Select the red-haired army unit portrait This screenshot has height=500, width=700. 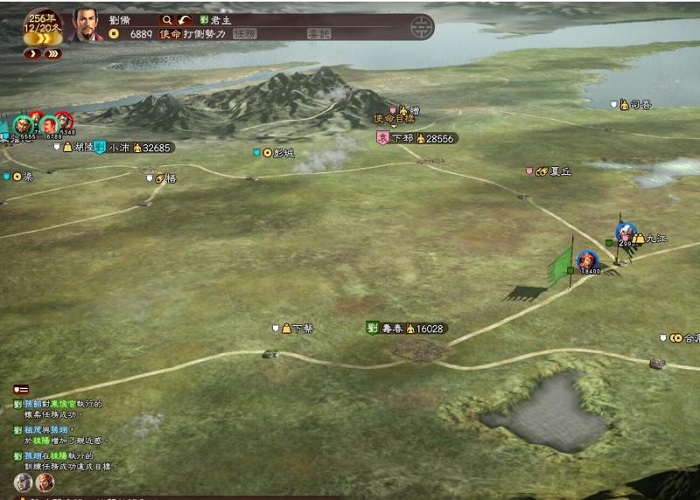[586, 260]
